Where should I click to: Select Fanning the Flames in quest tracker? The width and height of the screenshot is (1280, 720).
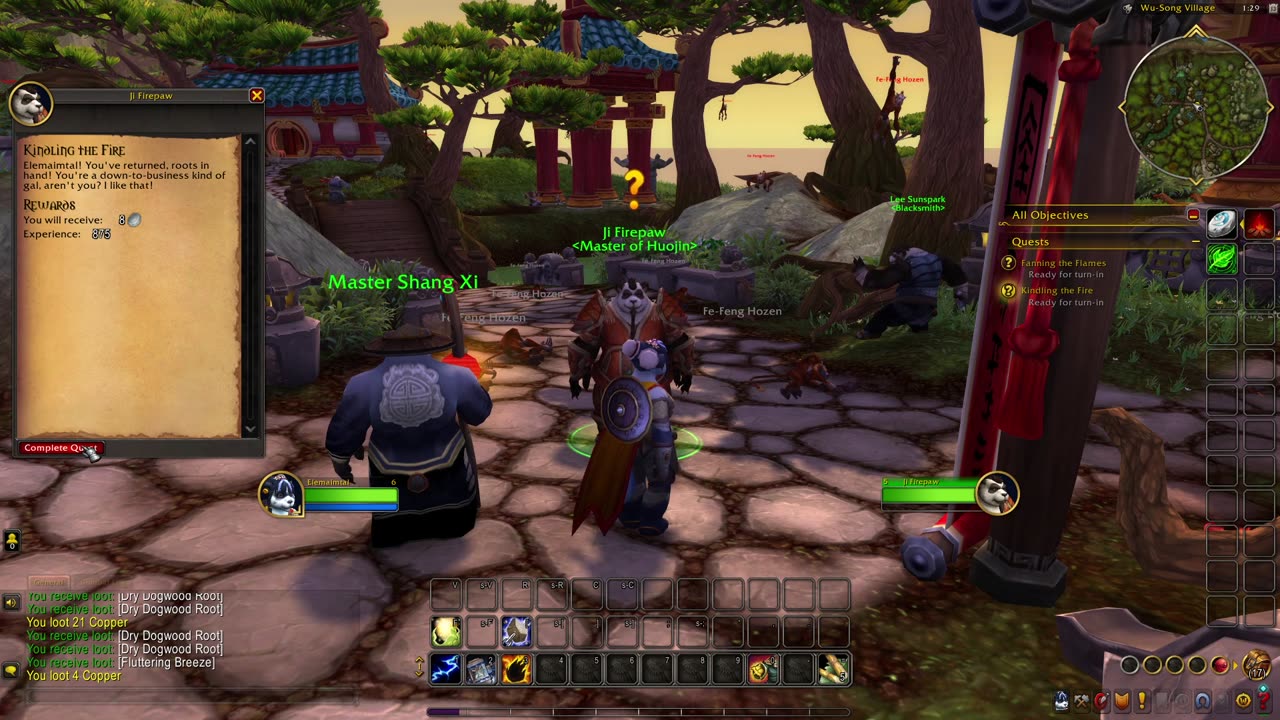point(1063,263)
